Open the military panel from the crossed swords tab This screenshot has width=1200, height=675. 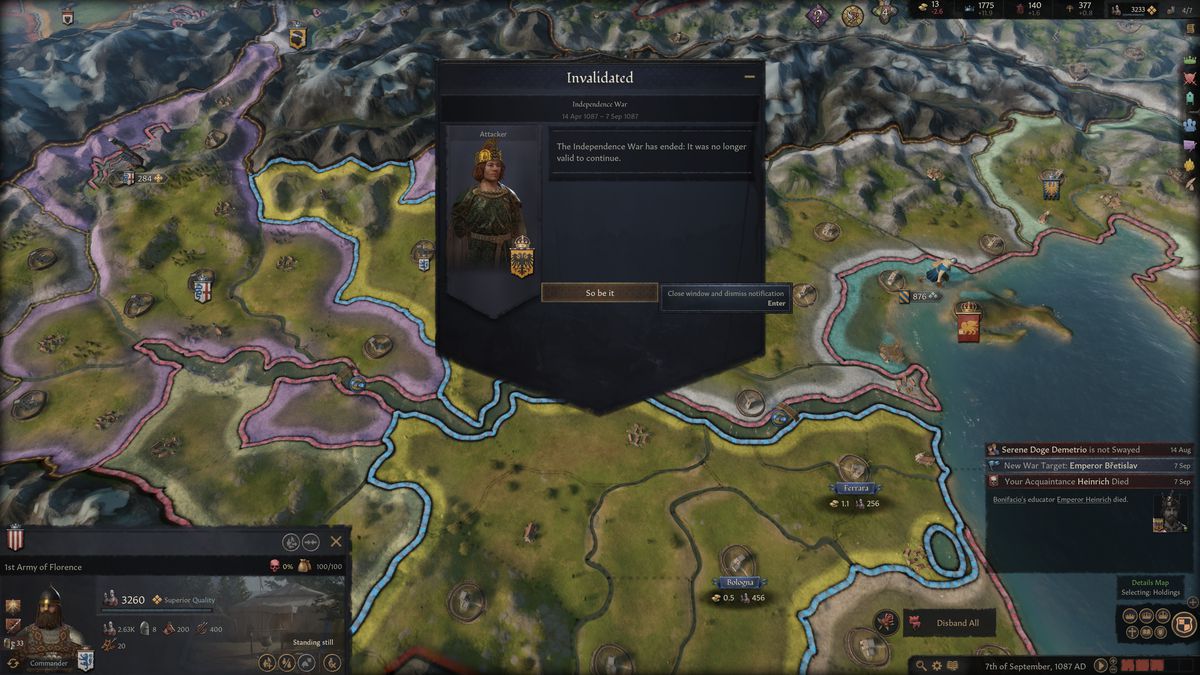(1190, 75)
